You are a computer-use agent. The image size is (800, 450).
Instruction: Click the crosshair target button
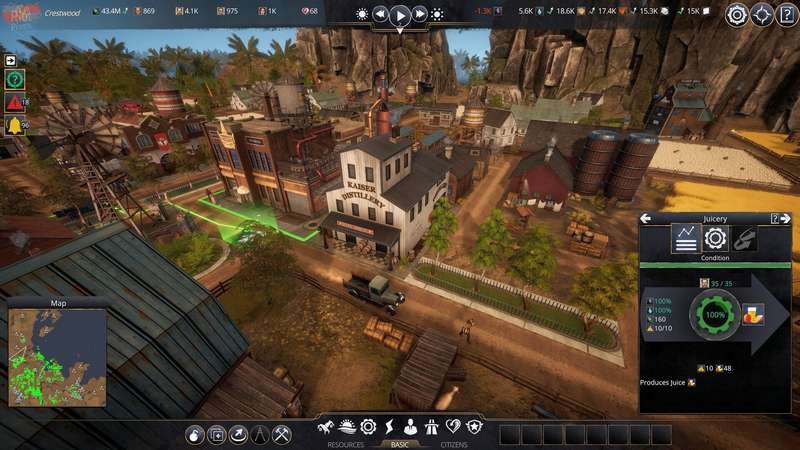[762, 15]
